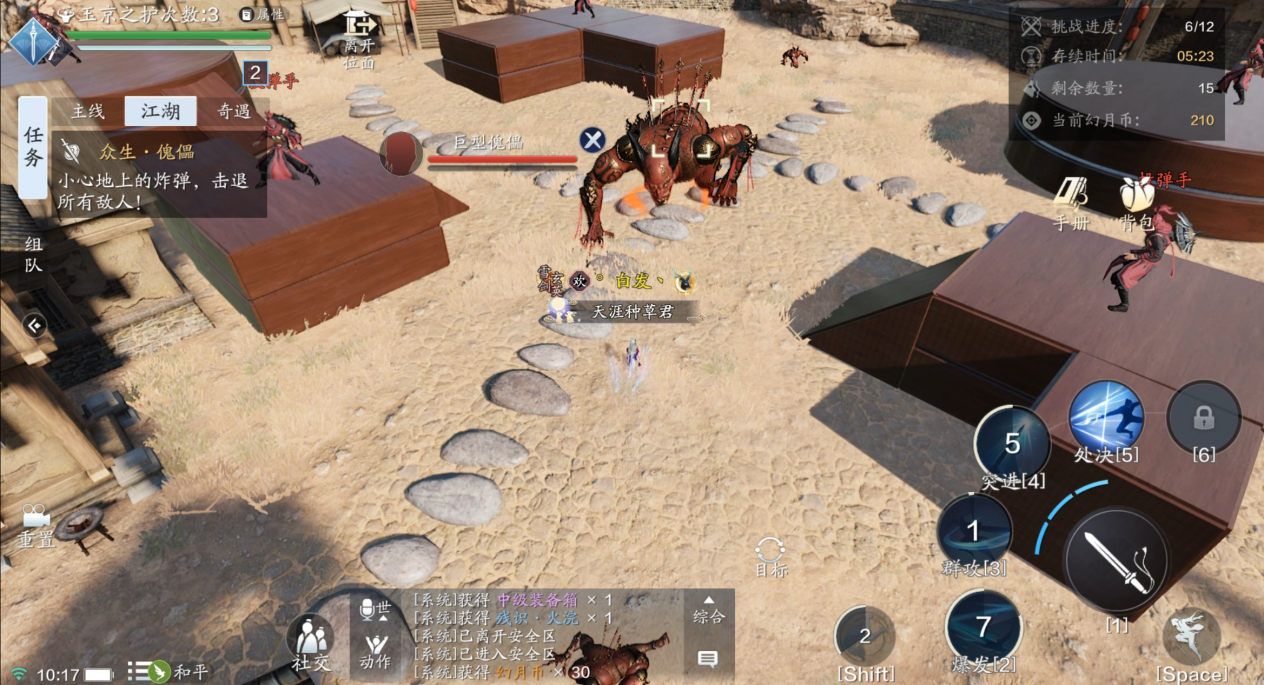Use the 突进 dash skill
This screenshot has width=1264, height=685.
click(1012, 444)
